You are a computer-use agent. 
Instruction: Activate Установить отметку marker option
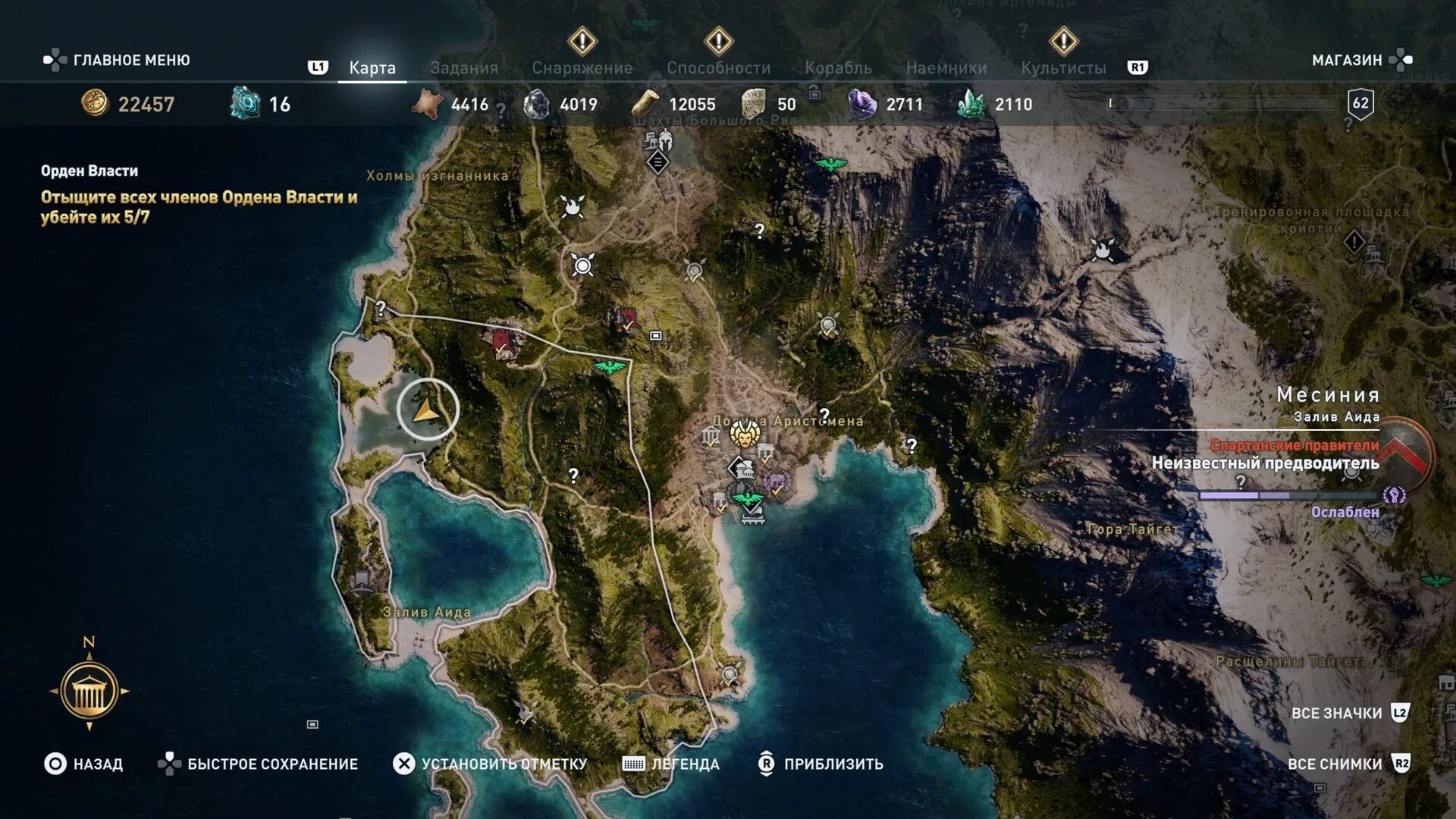click(490, 764)
